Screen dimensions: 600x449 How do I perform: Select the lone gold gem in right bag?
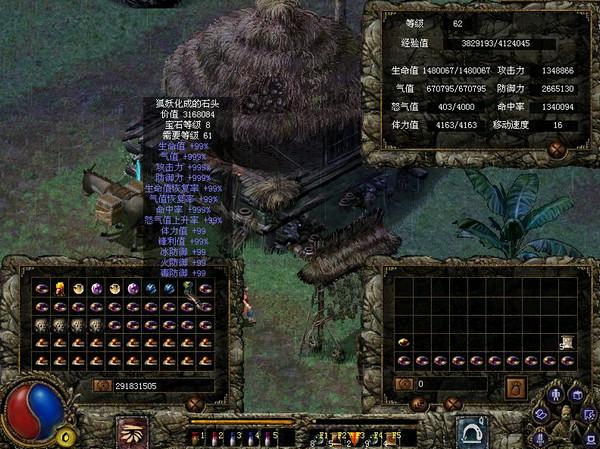point(403,342)
